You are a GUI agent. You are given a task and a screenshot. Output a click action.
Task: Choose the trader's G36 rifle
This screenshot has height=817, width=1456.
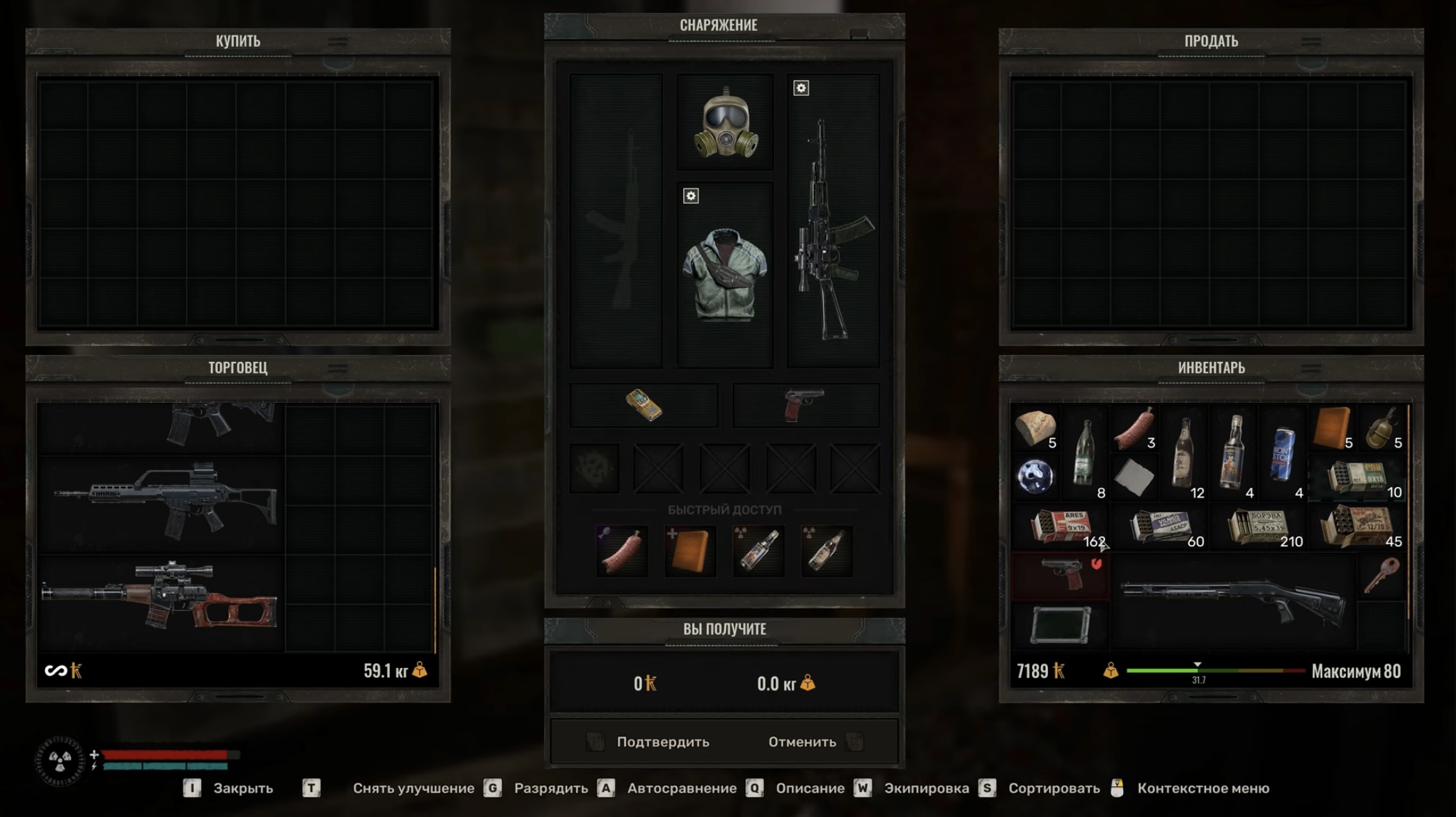[x=166, y=503]
